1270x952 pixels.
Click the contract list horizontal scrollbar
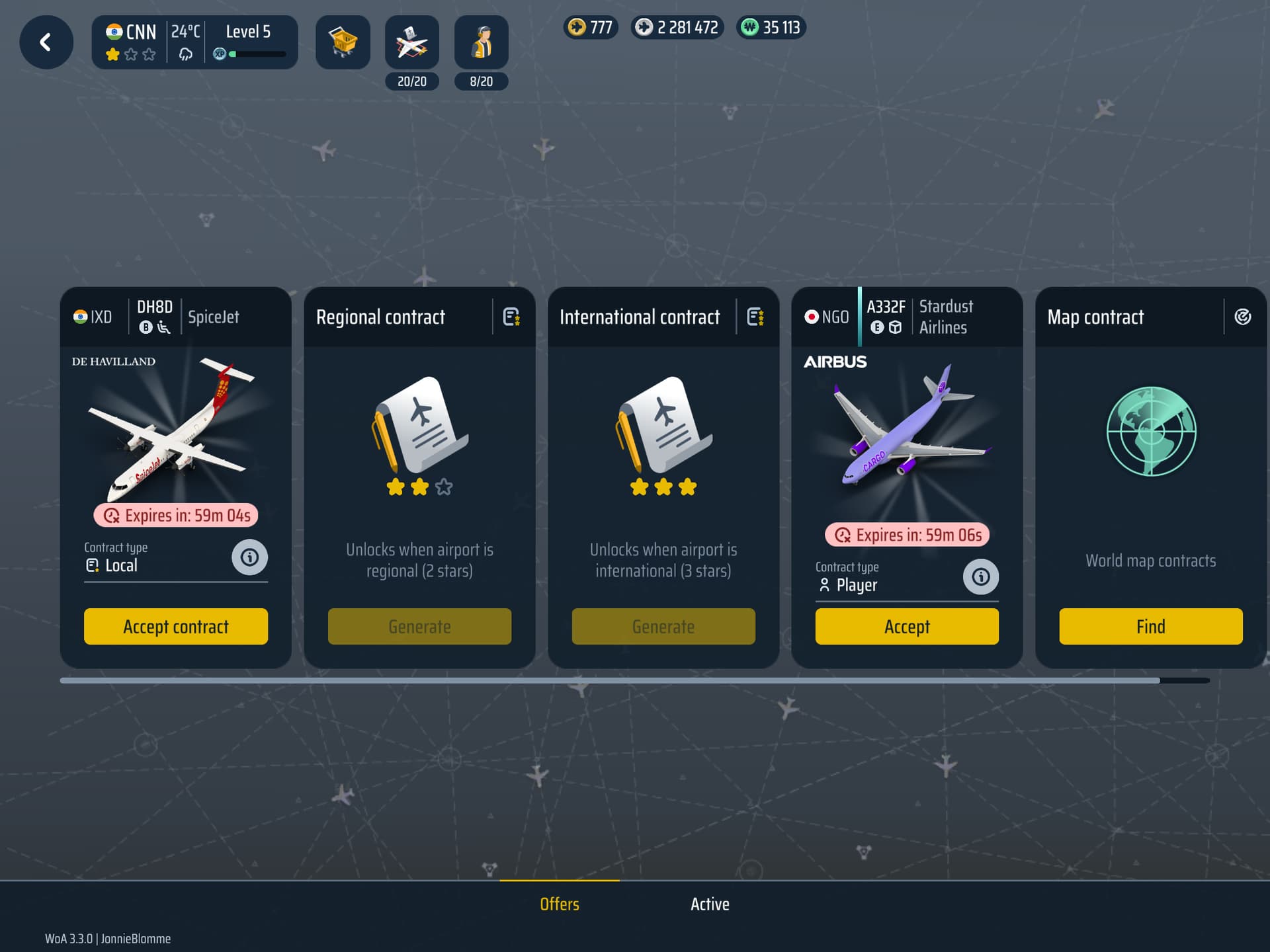(x=609, y=680)
